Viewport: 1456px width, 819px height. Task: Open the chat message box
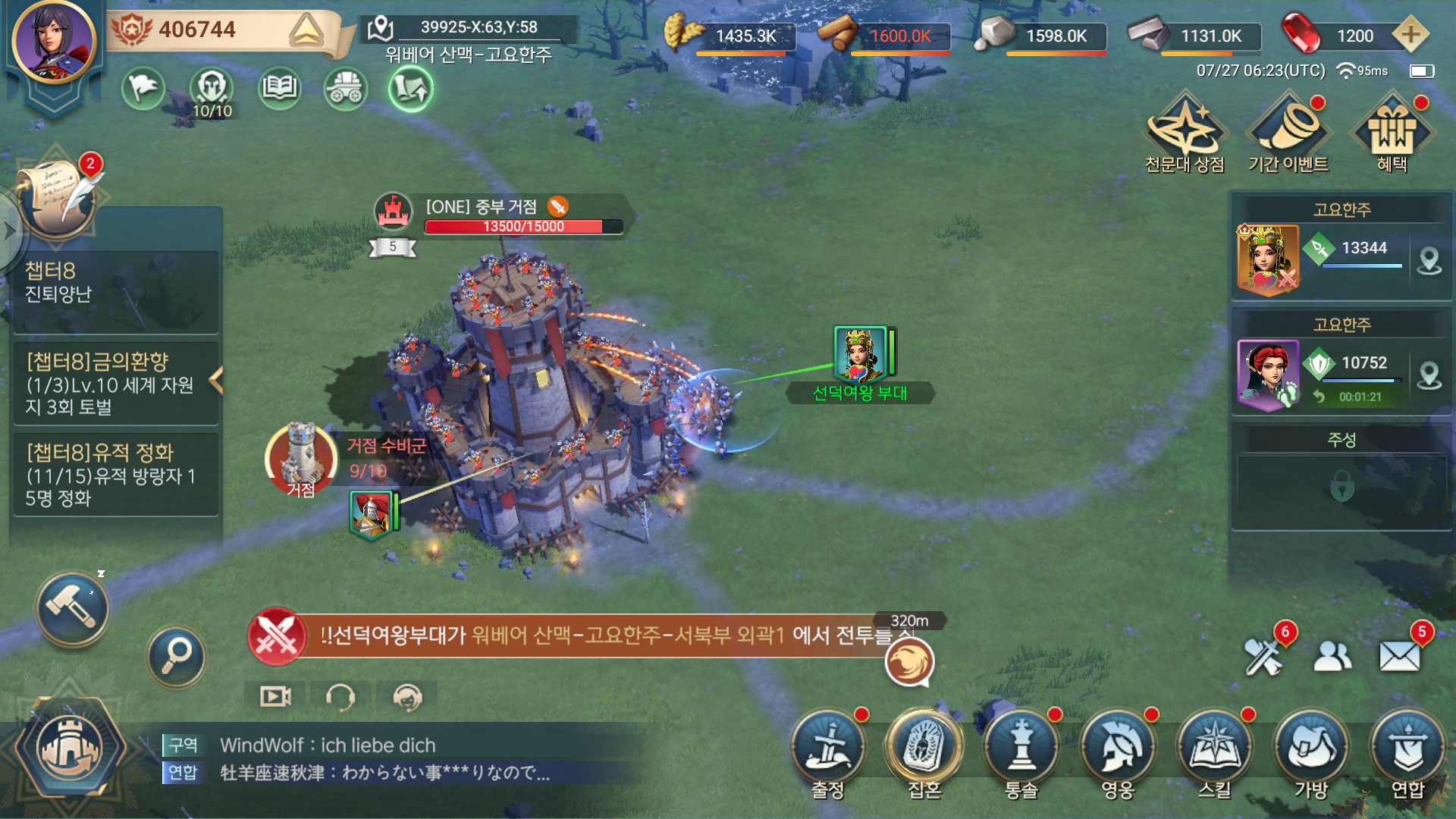point(394,759)
